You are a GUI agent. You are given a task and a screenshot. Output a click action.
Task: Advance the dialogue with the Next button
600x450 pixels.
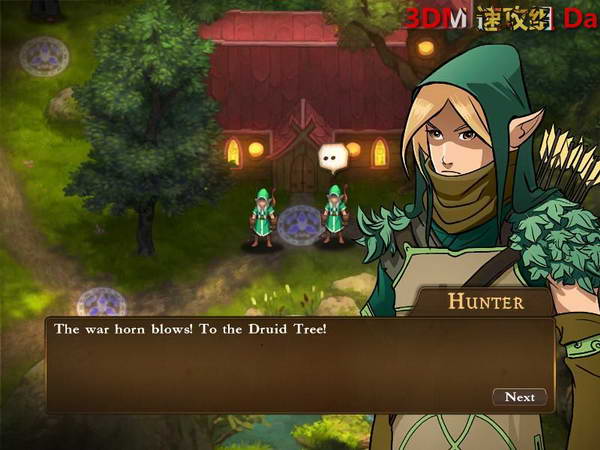tap(519, 397)
